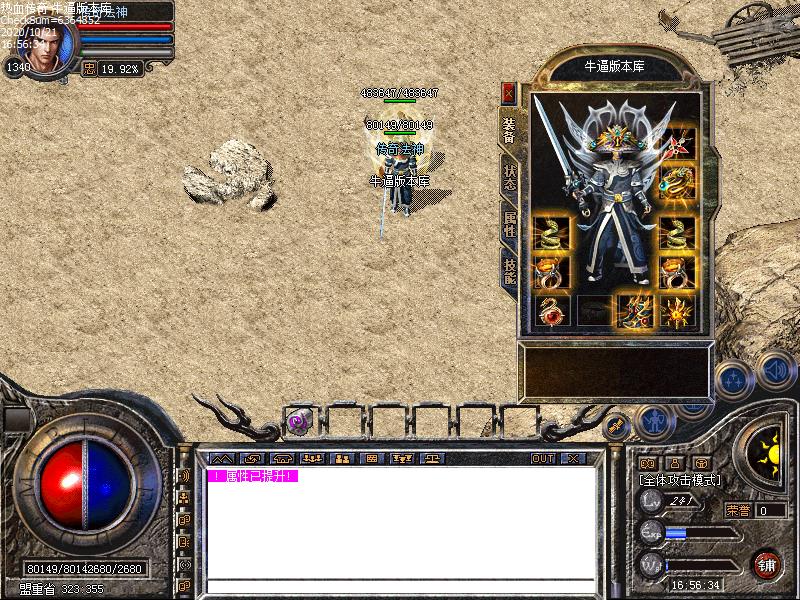The width and height of the screenshot is (800, 600).
Task: Click the blue stars round button
Action: pos(734,379)
